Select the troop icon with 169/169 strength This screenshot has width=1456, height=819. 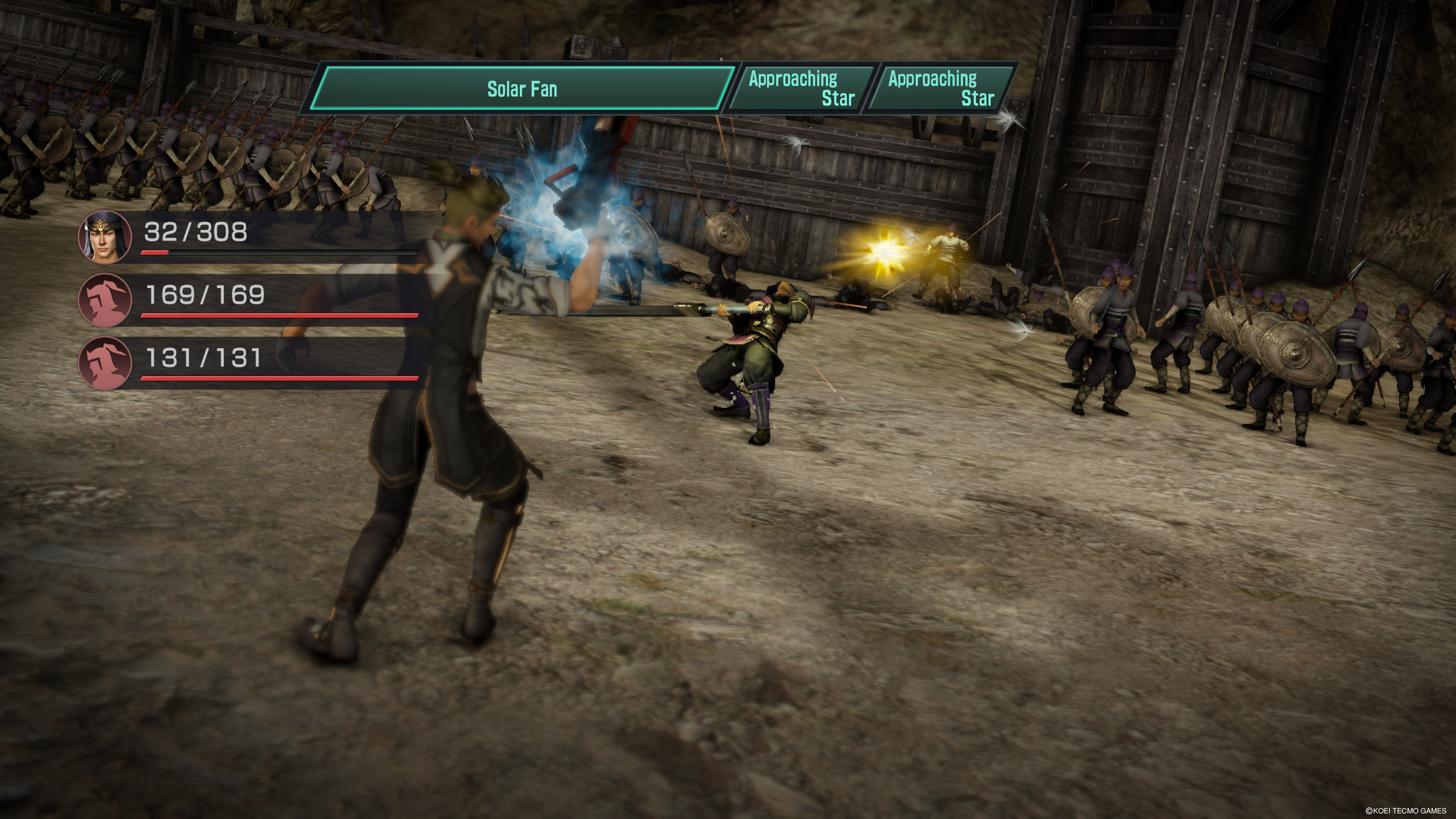tap(105, 300)
